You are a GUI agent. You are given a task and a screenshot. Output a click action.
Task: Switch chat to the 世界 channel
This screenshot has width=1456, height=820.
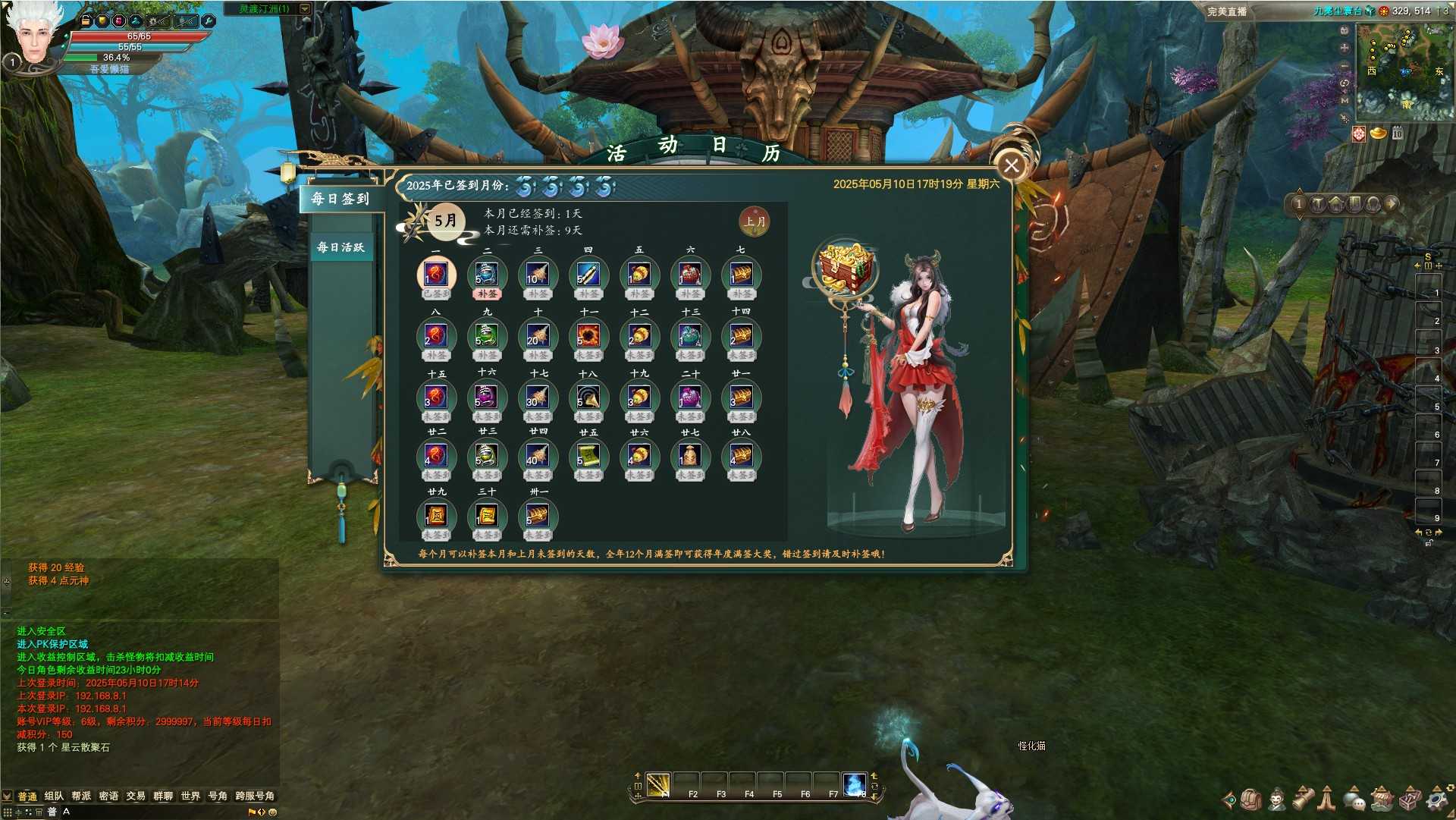click(x=190, y=796)
